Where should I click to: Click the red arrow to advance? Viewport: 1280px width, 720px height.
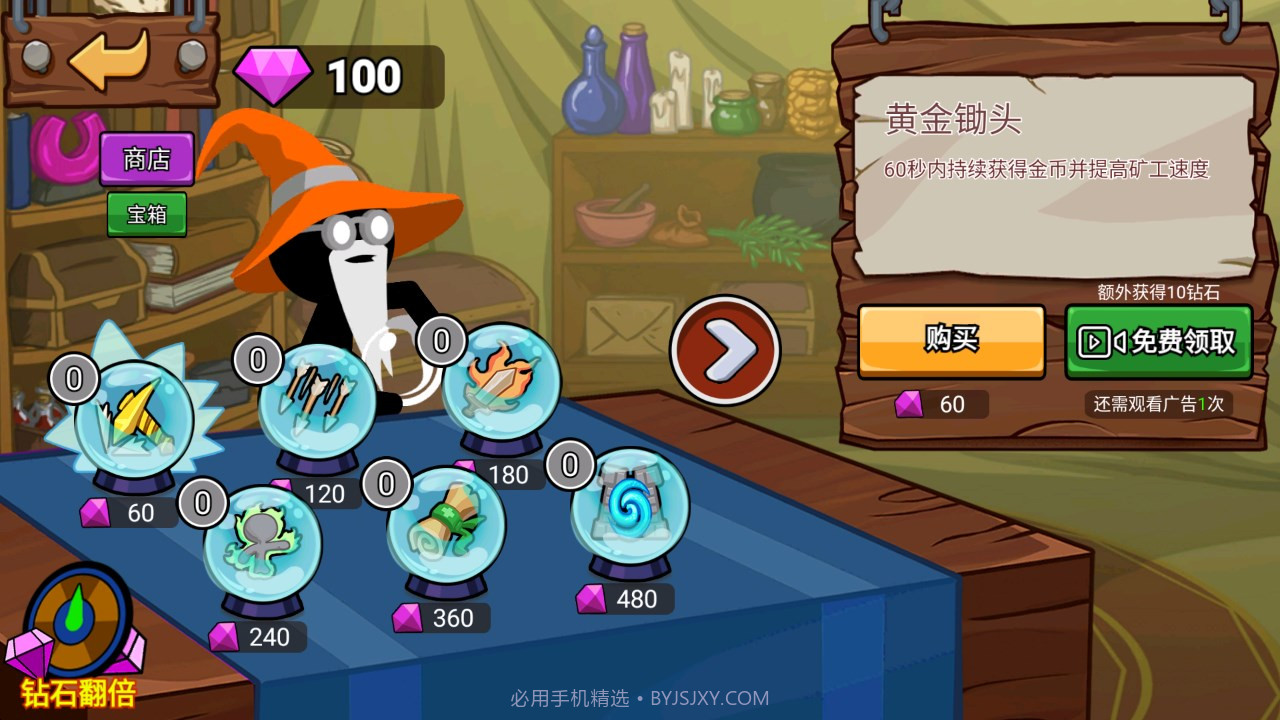point(724,350)
